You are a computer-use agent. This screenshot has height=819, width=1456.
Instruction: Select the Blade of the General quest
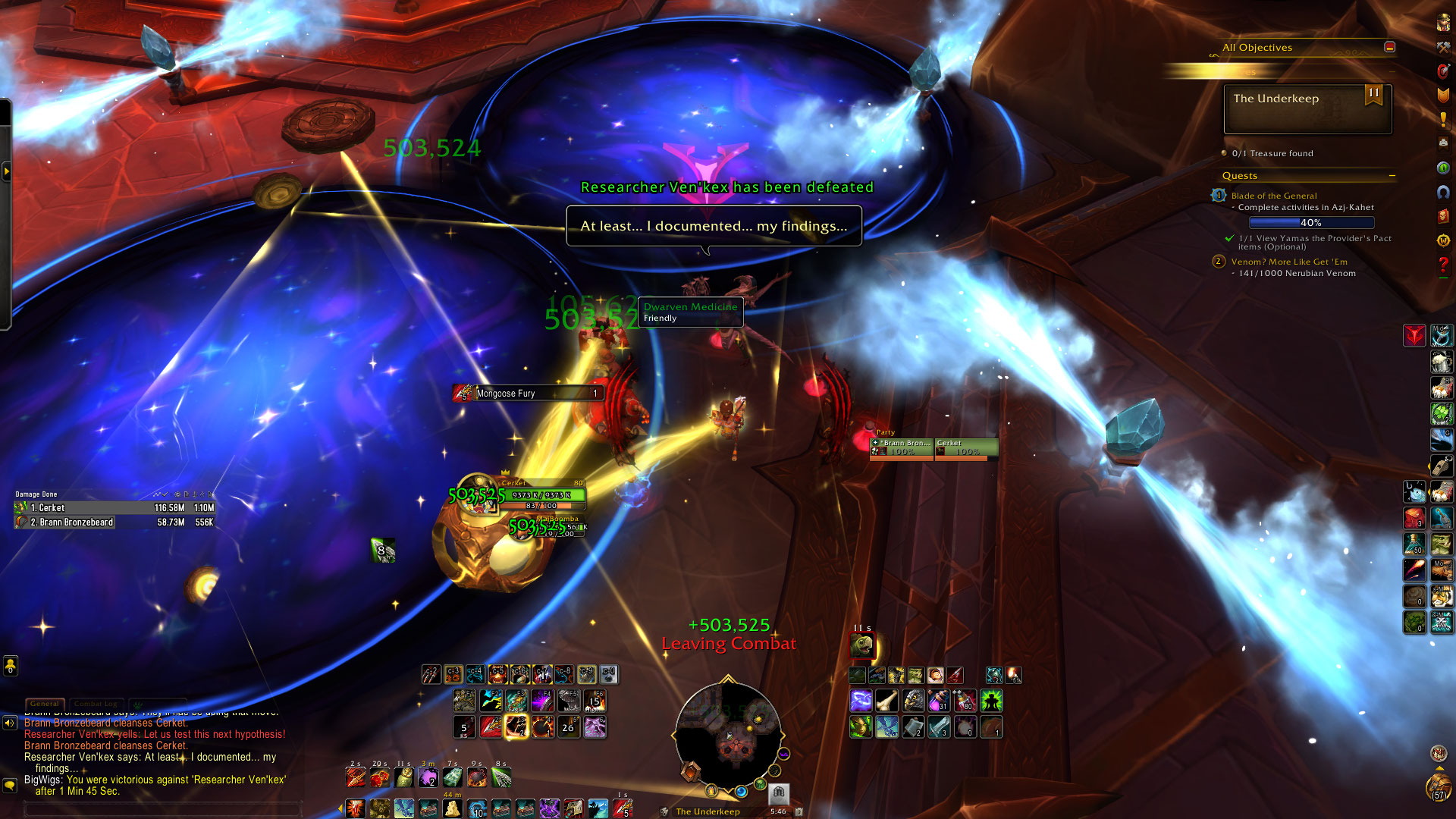(1274, 196)
